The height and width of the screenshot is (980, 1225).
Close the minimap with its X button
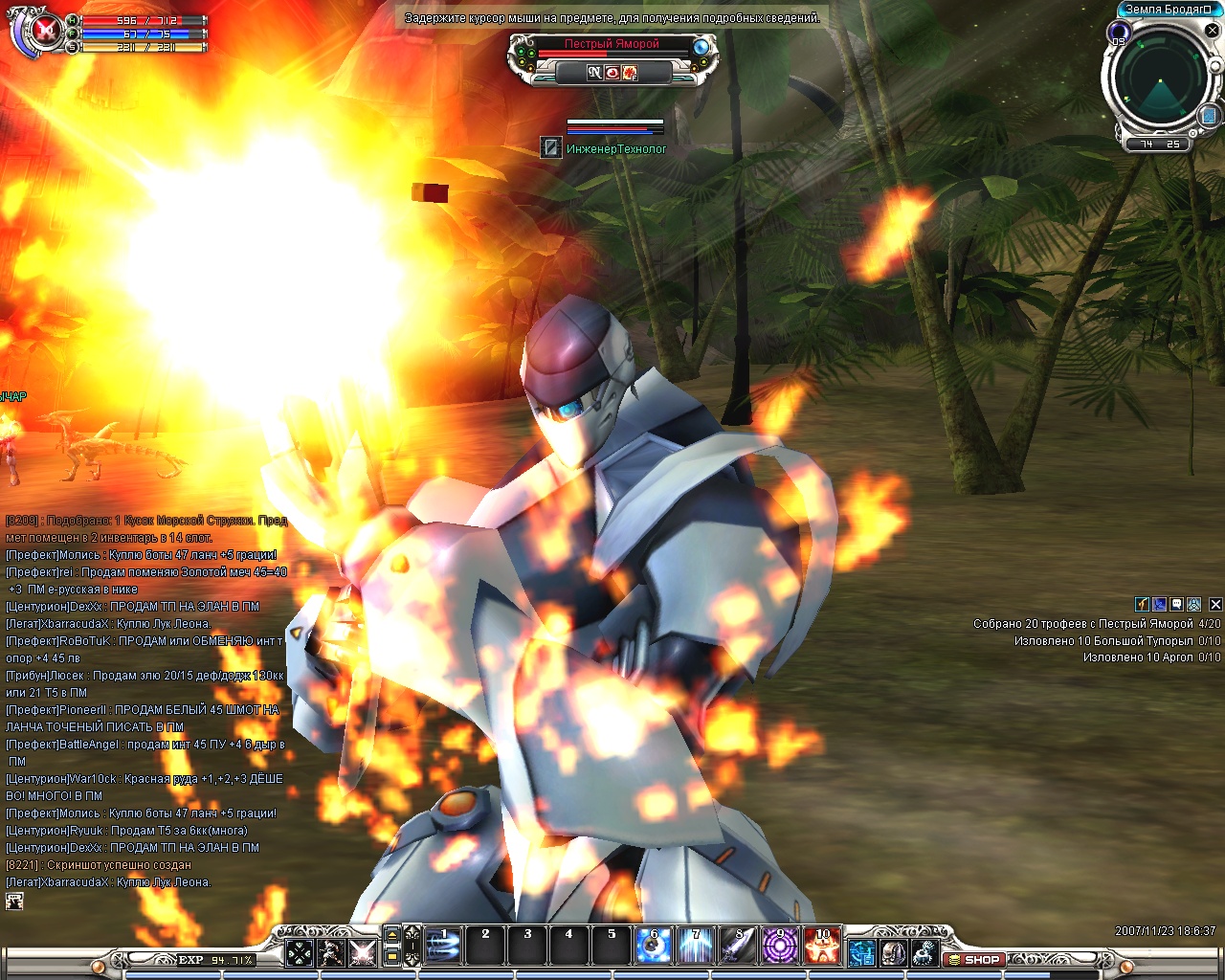[x=1212, y=31]
